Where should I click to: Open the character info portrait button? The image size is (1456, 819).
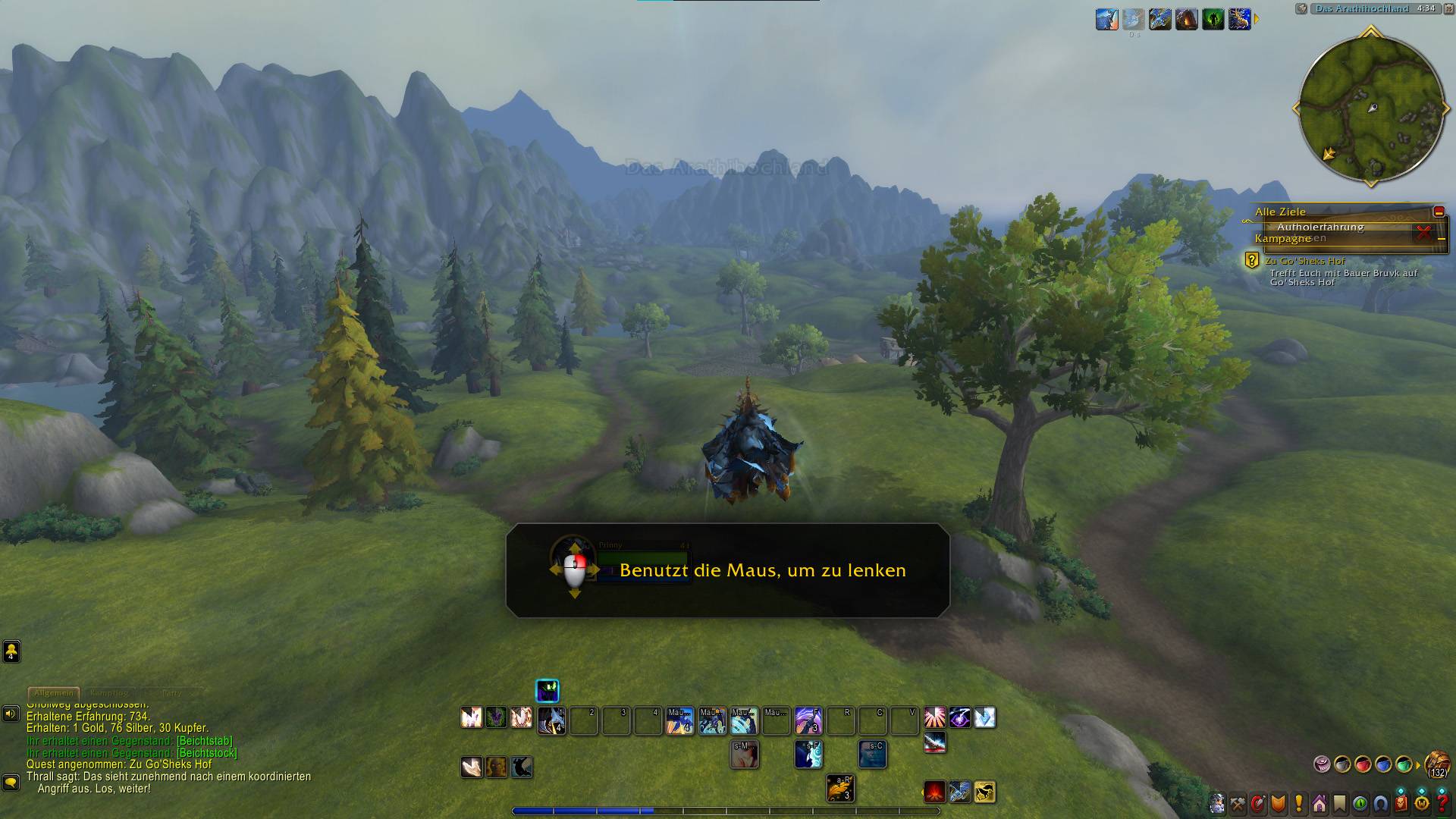1217,803
